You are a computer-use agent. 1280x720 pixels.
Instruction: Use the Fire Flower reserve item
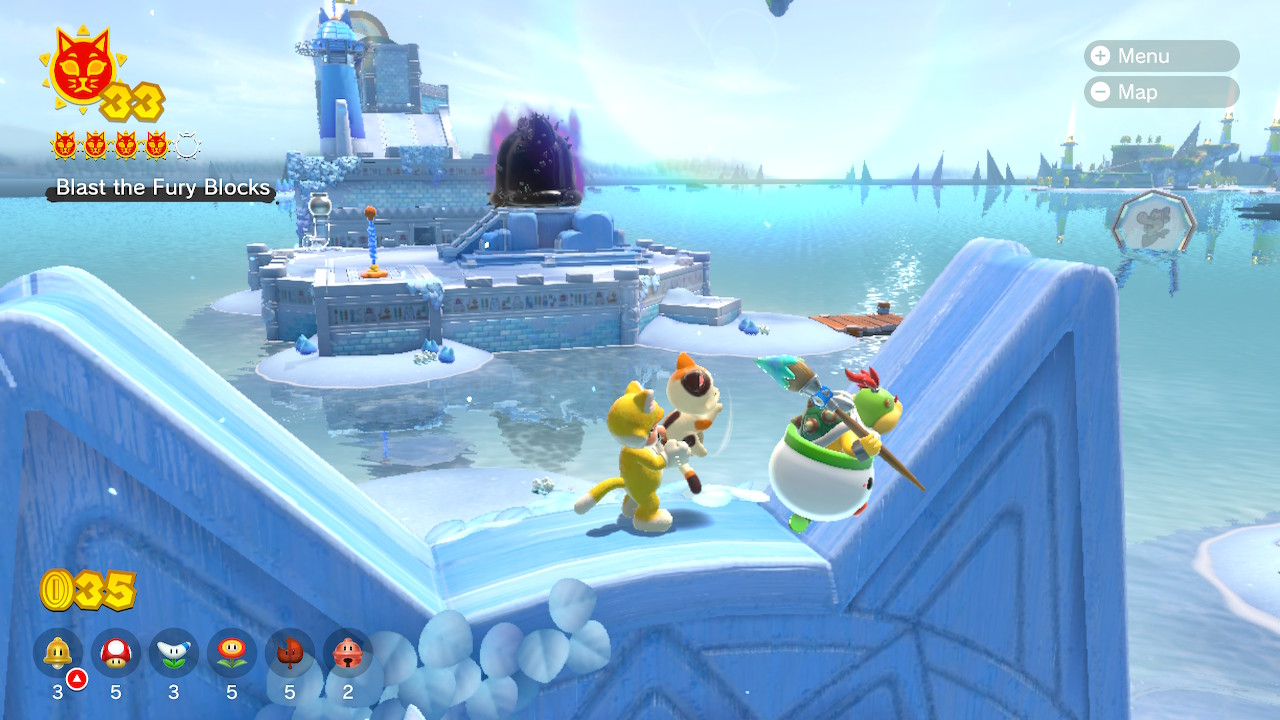tap(232, 653)
